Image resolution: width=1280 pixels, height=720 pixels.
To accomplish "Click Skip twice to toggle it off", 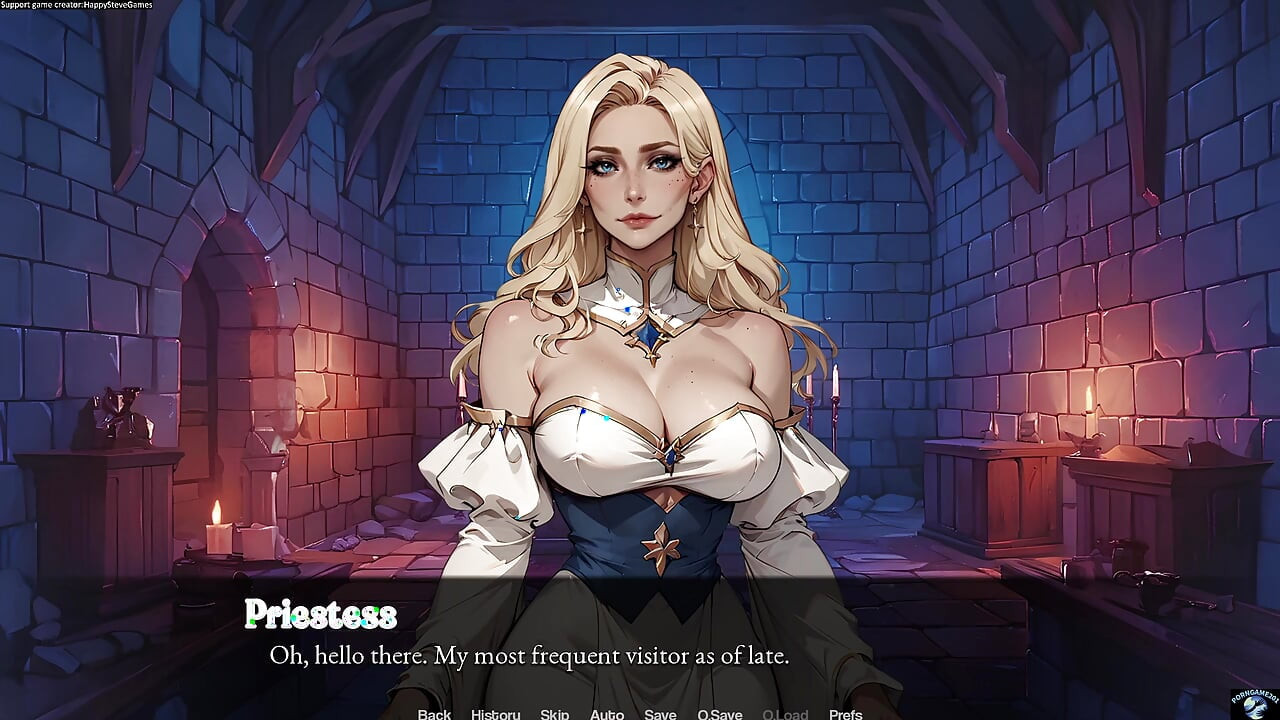I will click(553, 714).
